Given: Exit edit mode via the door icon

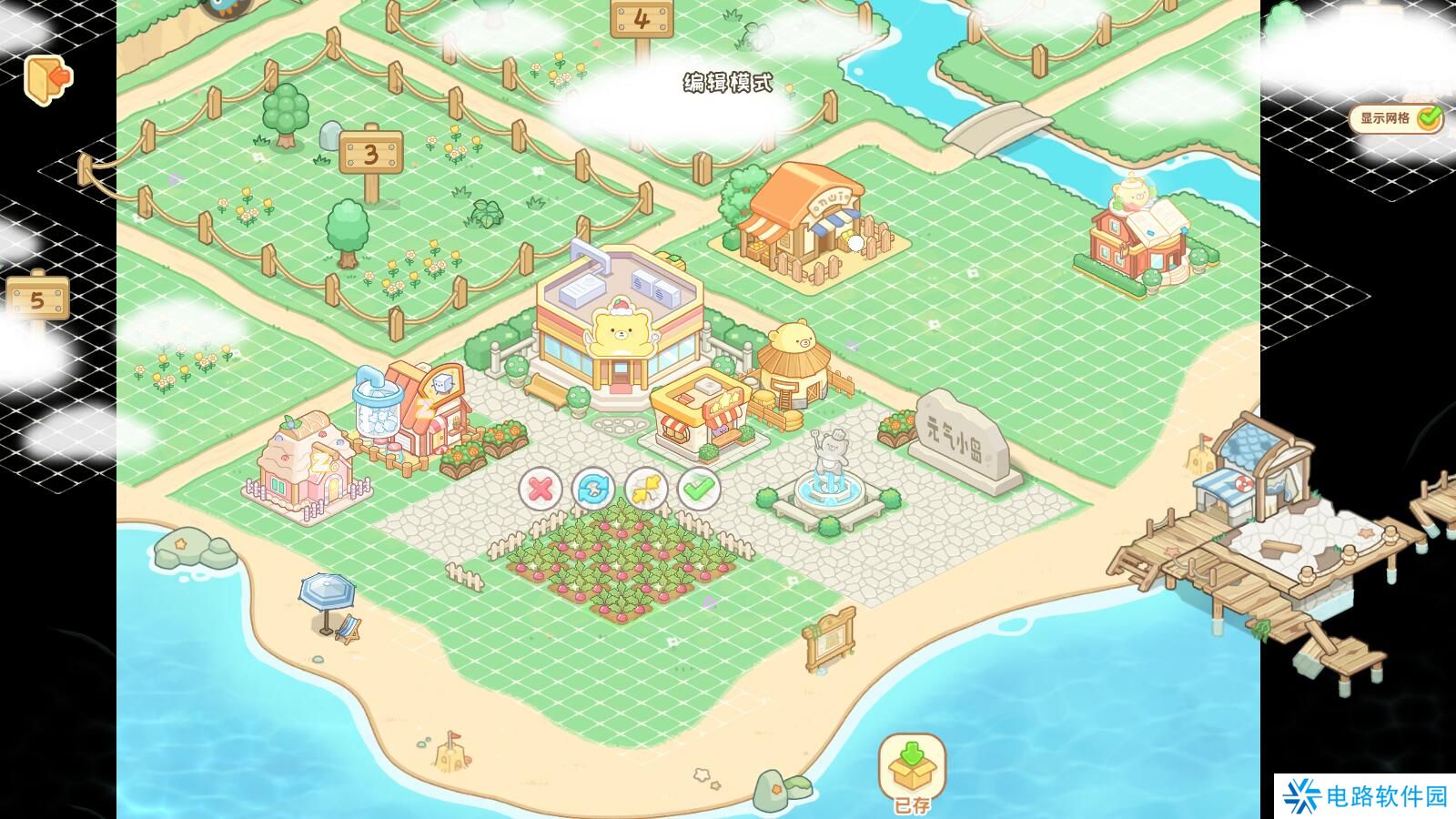Looking at the screenshot, I should click(x=47, y=79).
